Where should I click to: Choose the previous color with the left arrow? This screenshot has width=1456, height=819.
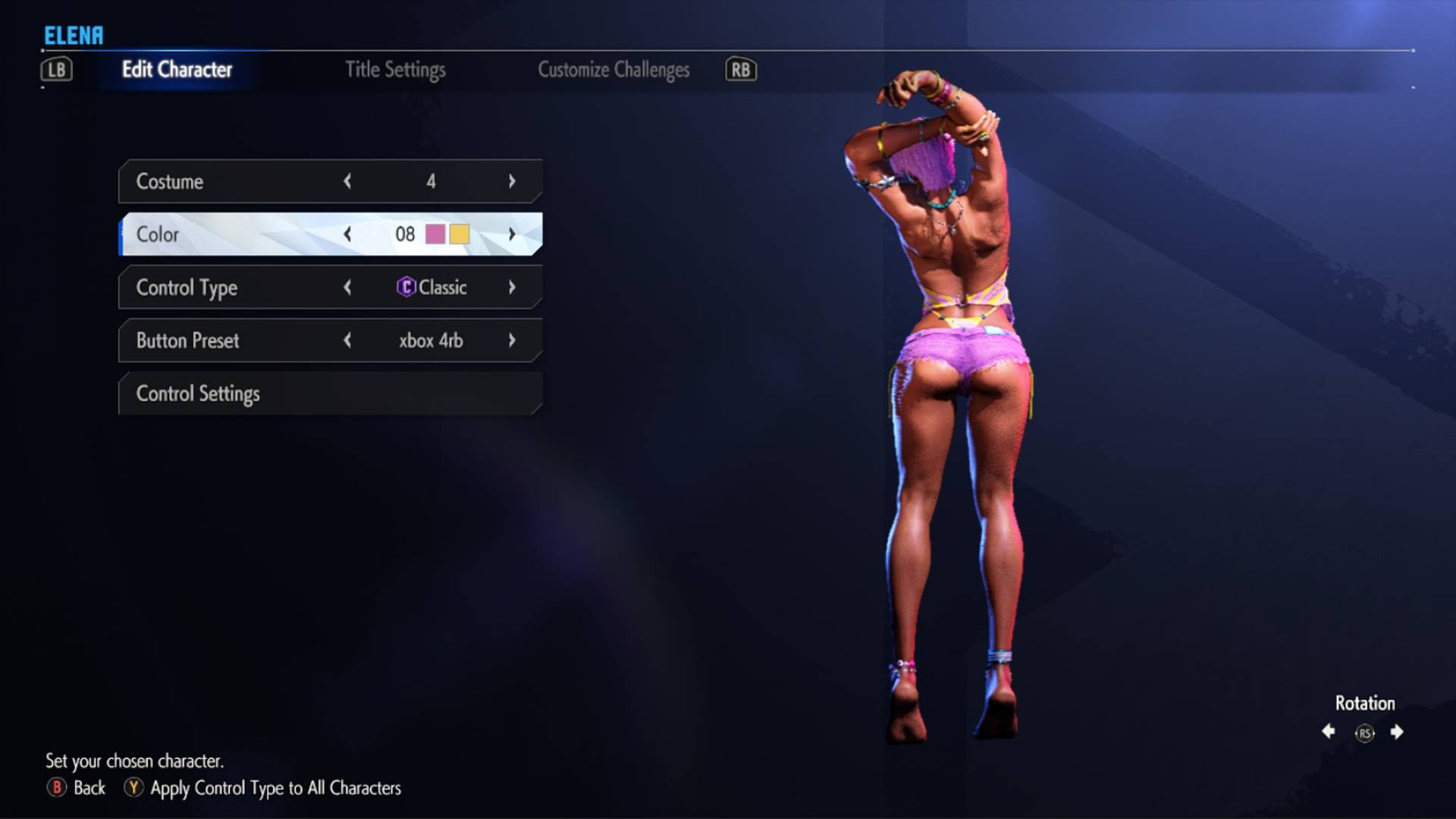(347, 234)
